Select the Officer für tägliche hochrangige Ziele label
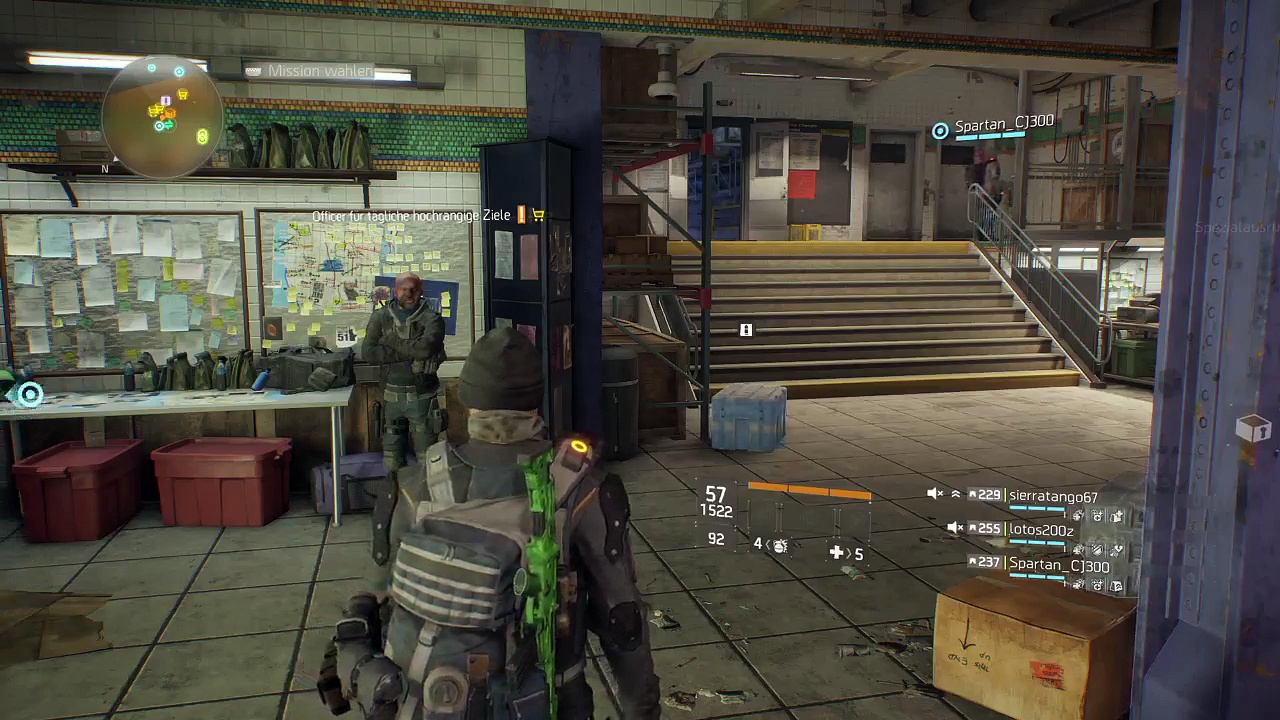Image resolution: width=1280 pixels, height=720 pixels. click(411, 216)
